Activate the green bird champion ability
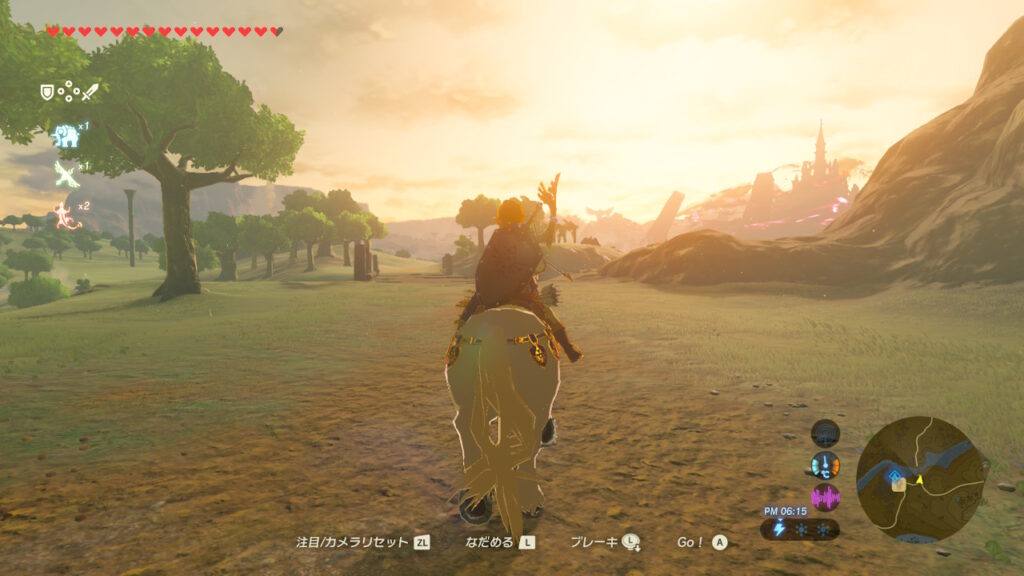1024x576 pixels. (66, 175)
